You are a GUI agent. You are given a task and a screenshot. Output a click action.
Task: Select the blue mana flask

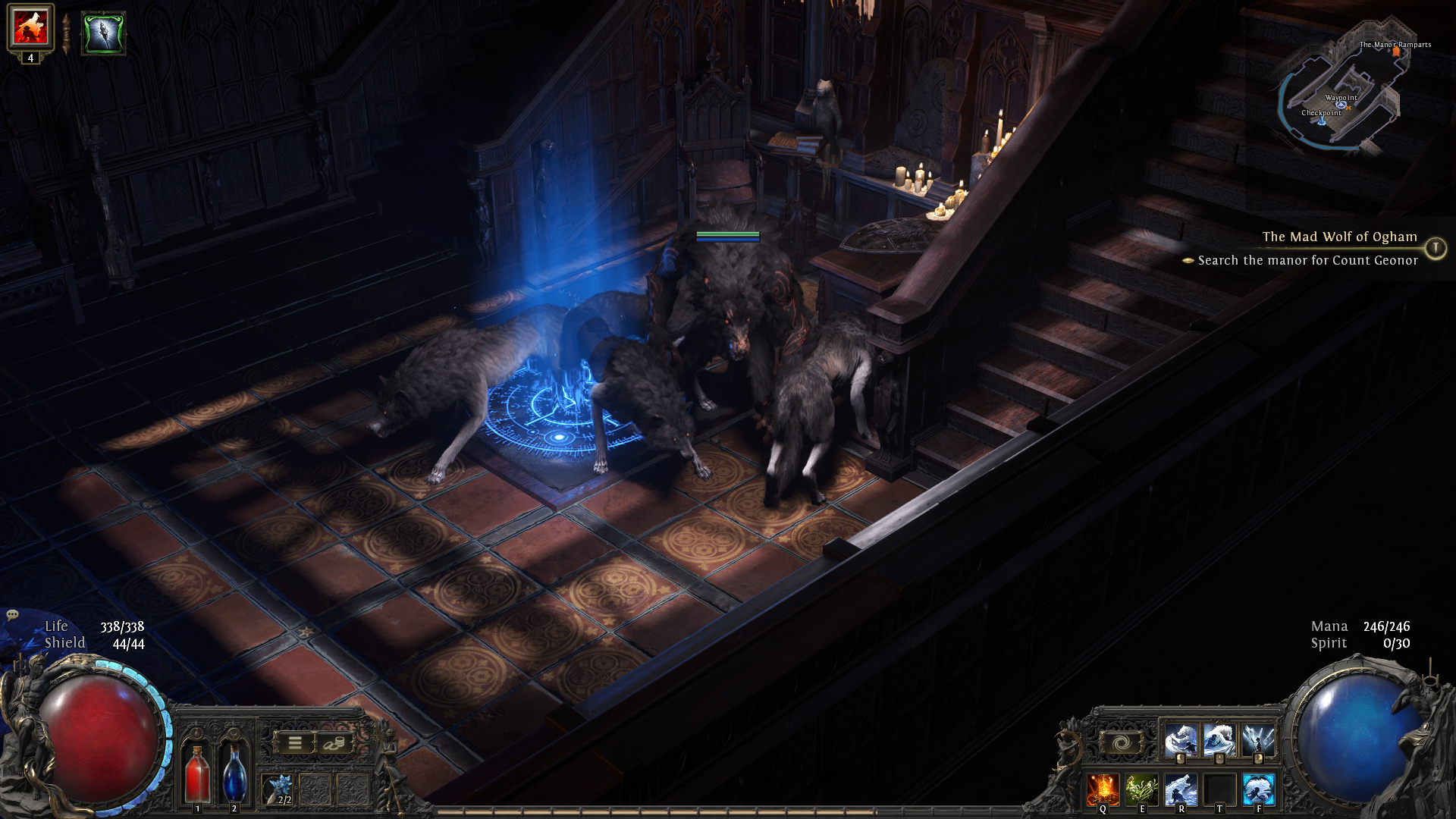point(234,772)
